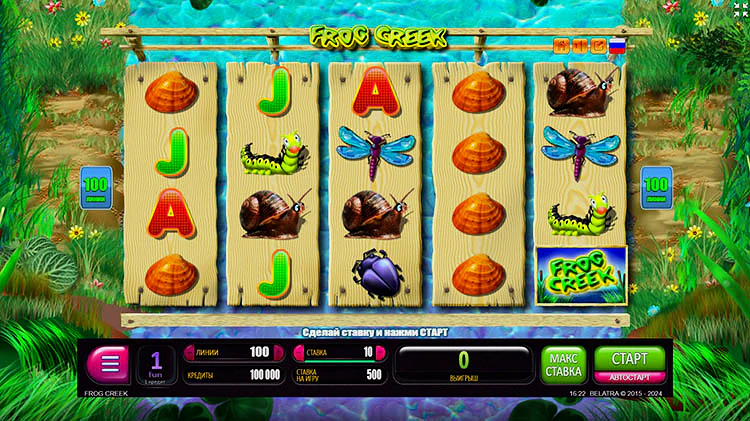Decrease the ЛИНИИ lines count

tap(187, 352)
